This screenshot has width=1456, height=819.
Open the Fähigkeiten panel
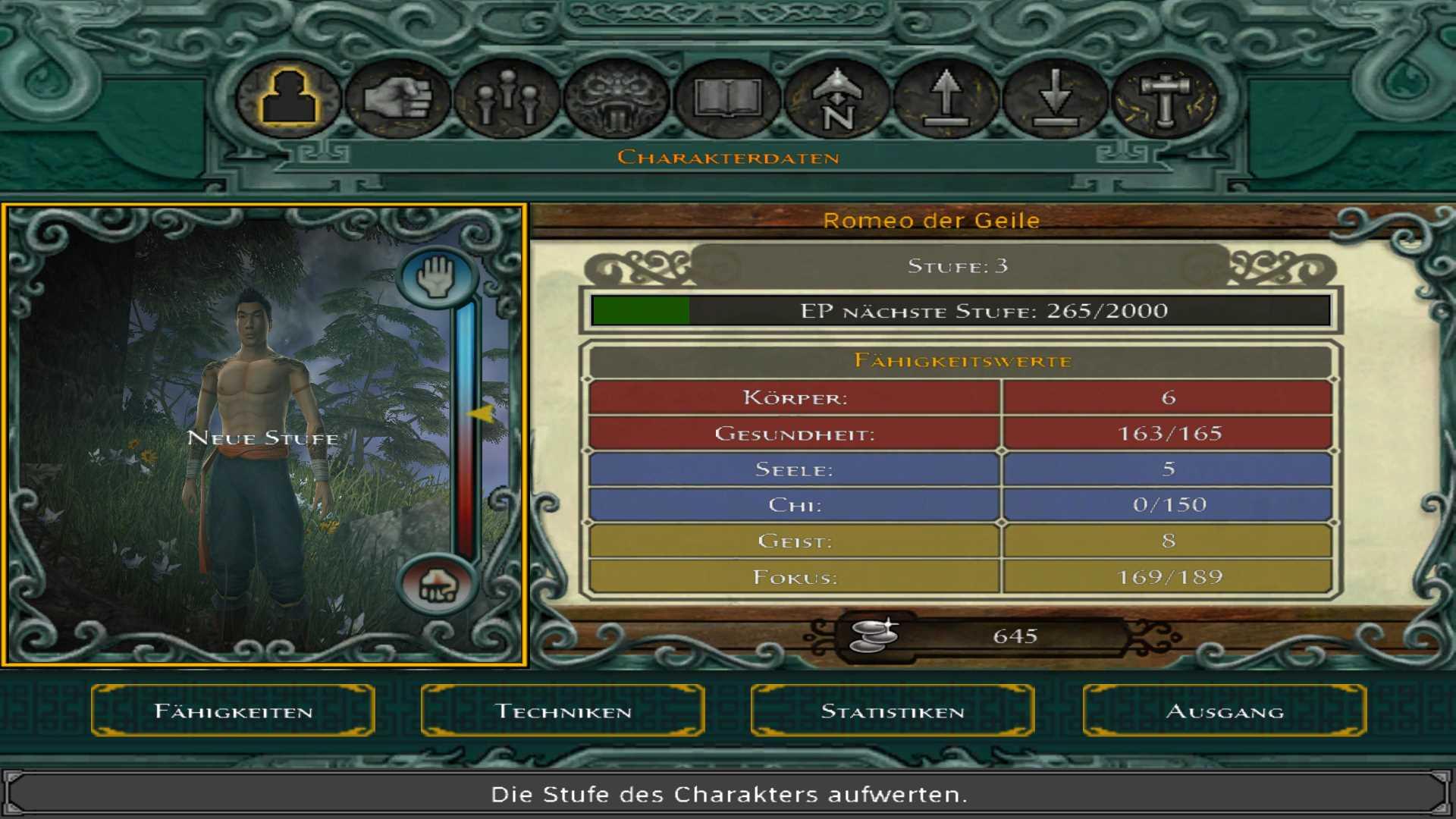(233, 711)
